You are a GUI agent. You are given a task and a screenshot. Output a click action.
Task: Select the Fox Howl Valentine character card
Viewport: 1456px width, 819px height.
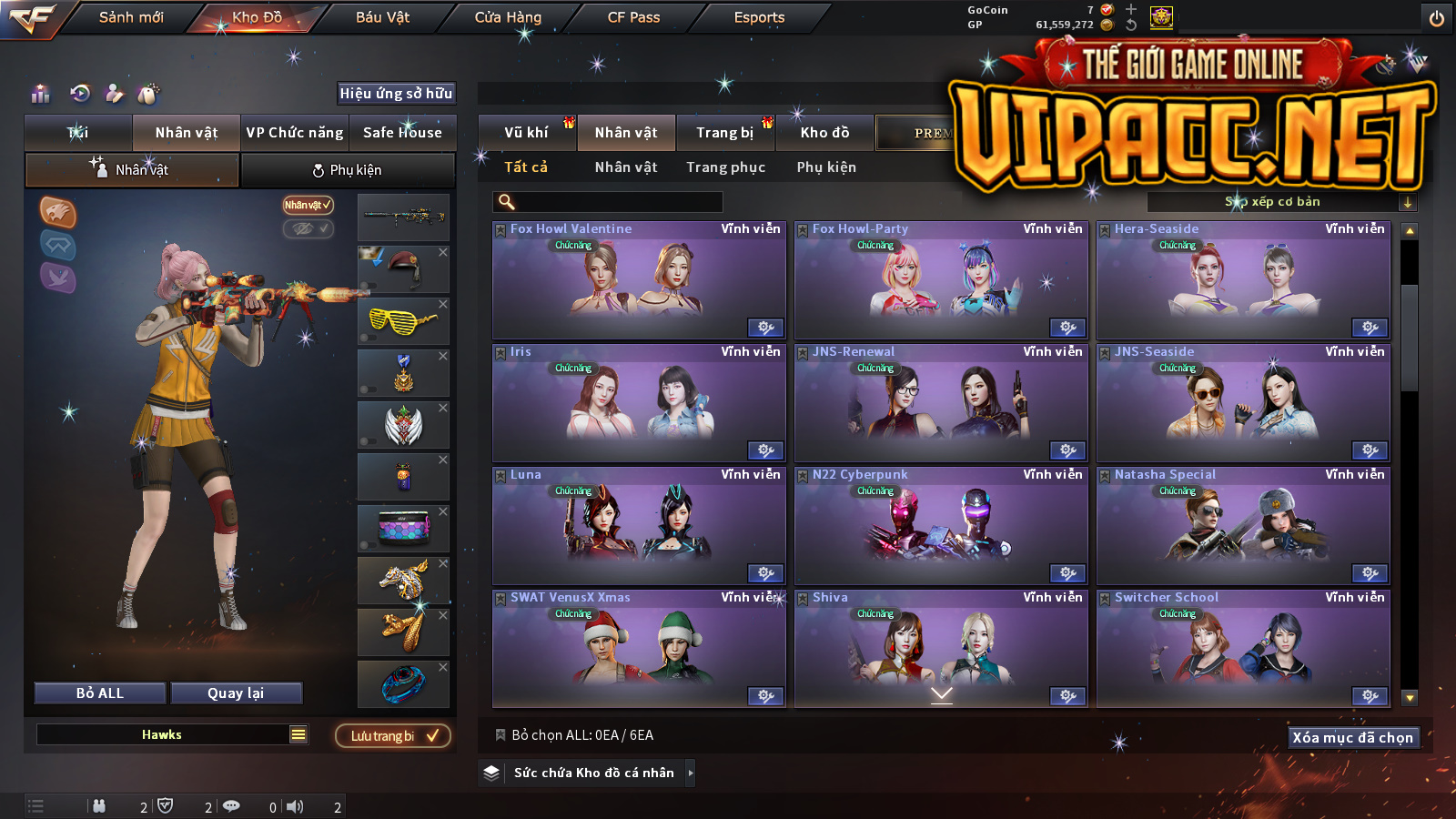click(x=639, y=280)
